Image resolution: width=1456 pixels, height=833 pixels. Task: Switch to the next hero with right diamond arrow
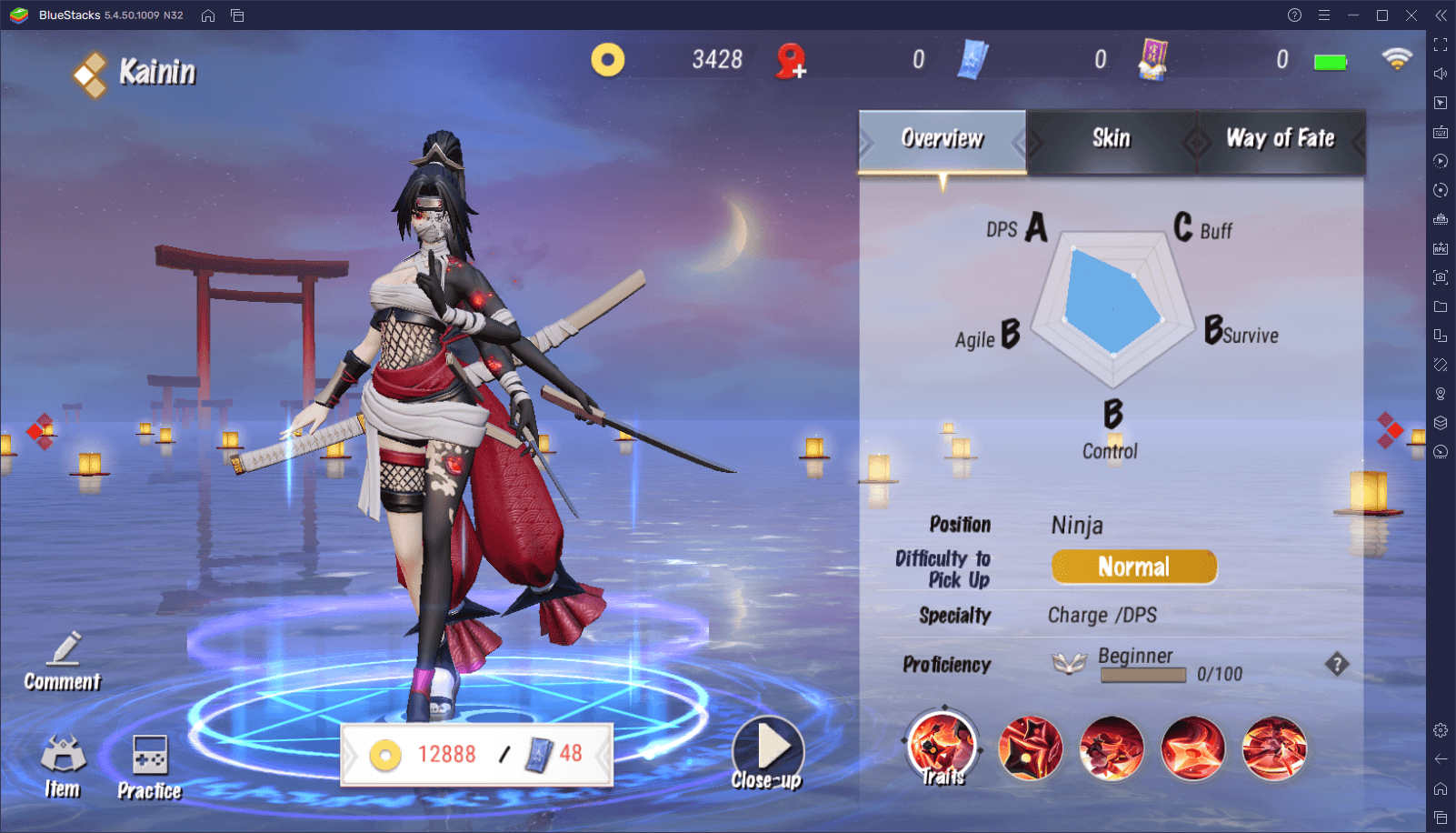tap(1389, 430)
